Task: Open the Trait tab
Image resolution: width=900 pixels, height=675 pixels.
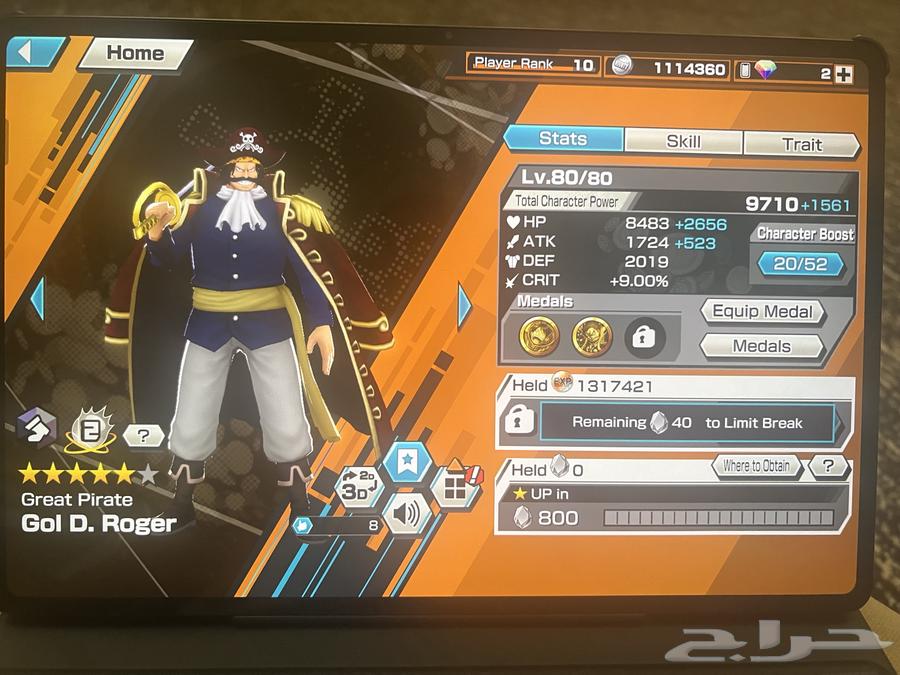Action: click(801, 144)
